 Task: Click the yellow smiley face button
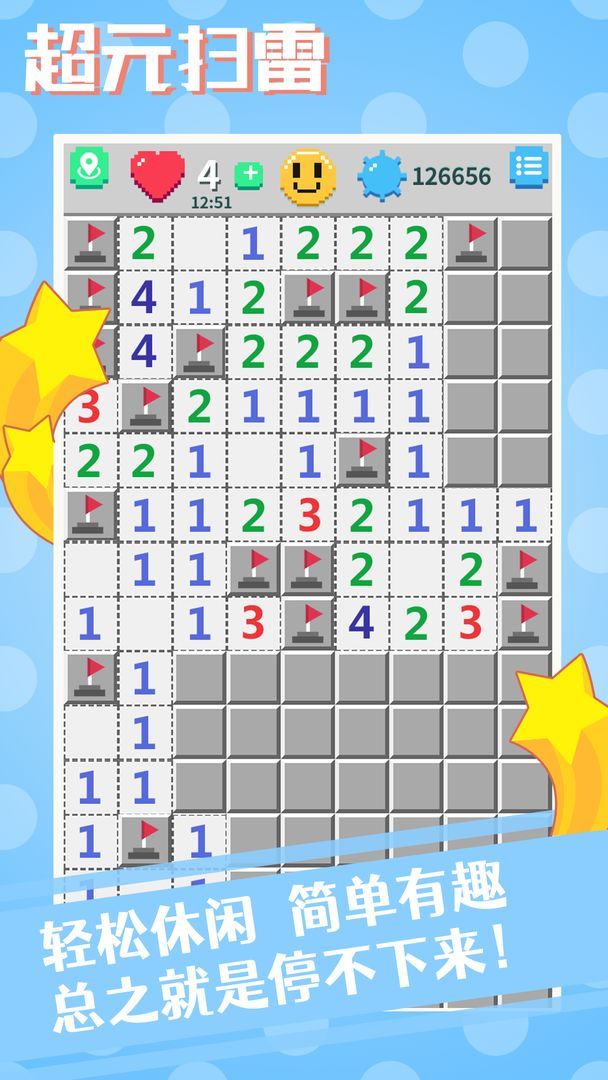click(308, 176)
